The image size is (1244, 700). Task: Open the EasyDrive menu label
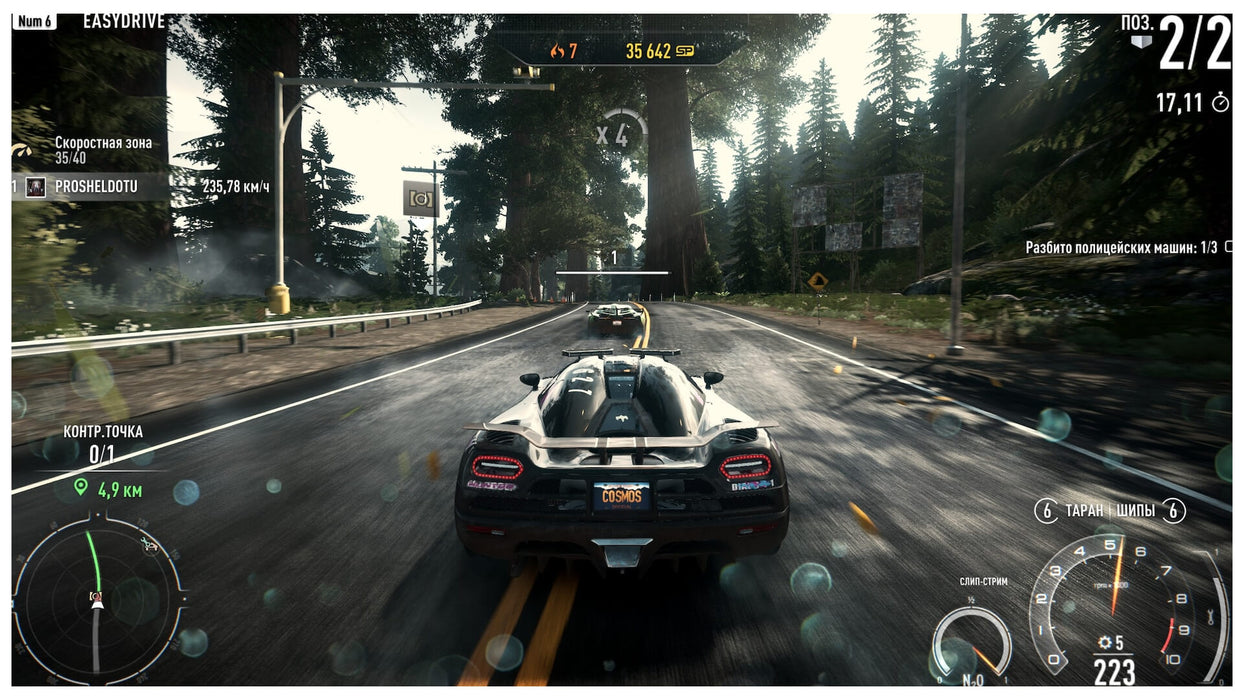tap(124, 21)
